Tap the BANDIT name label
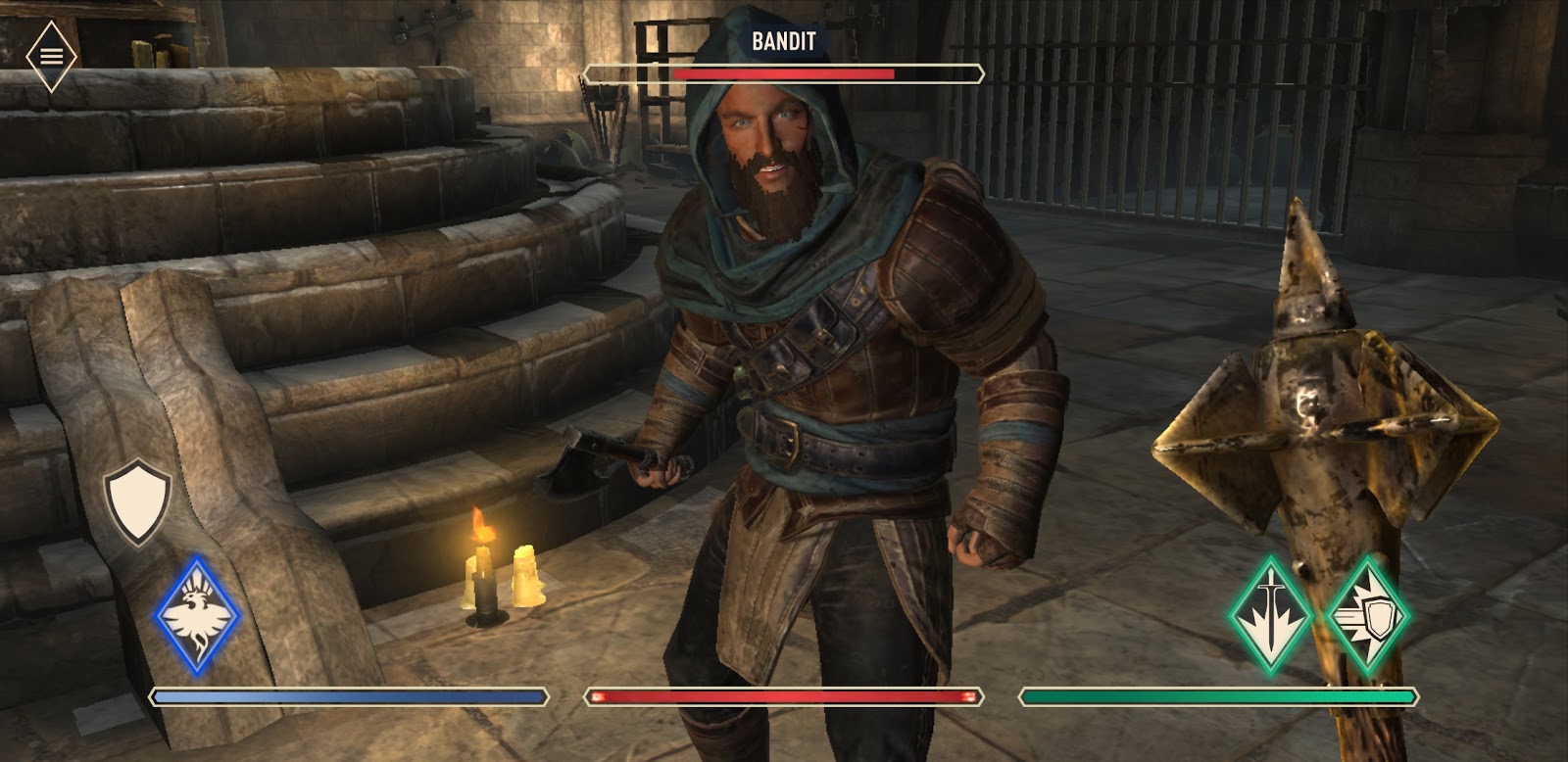Viewport: 1568px width, 762px height. click(783, 40)
